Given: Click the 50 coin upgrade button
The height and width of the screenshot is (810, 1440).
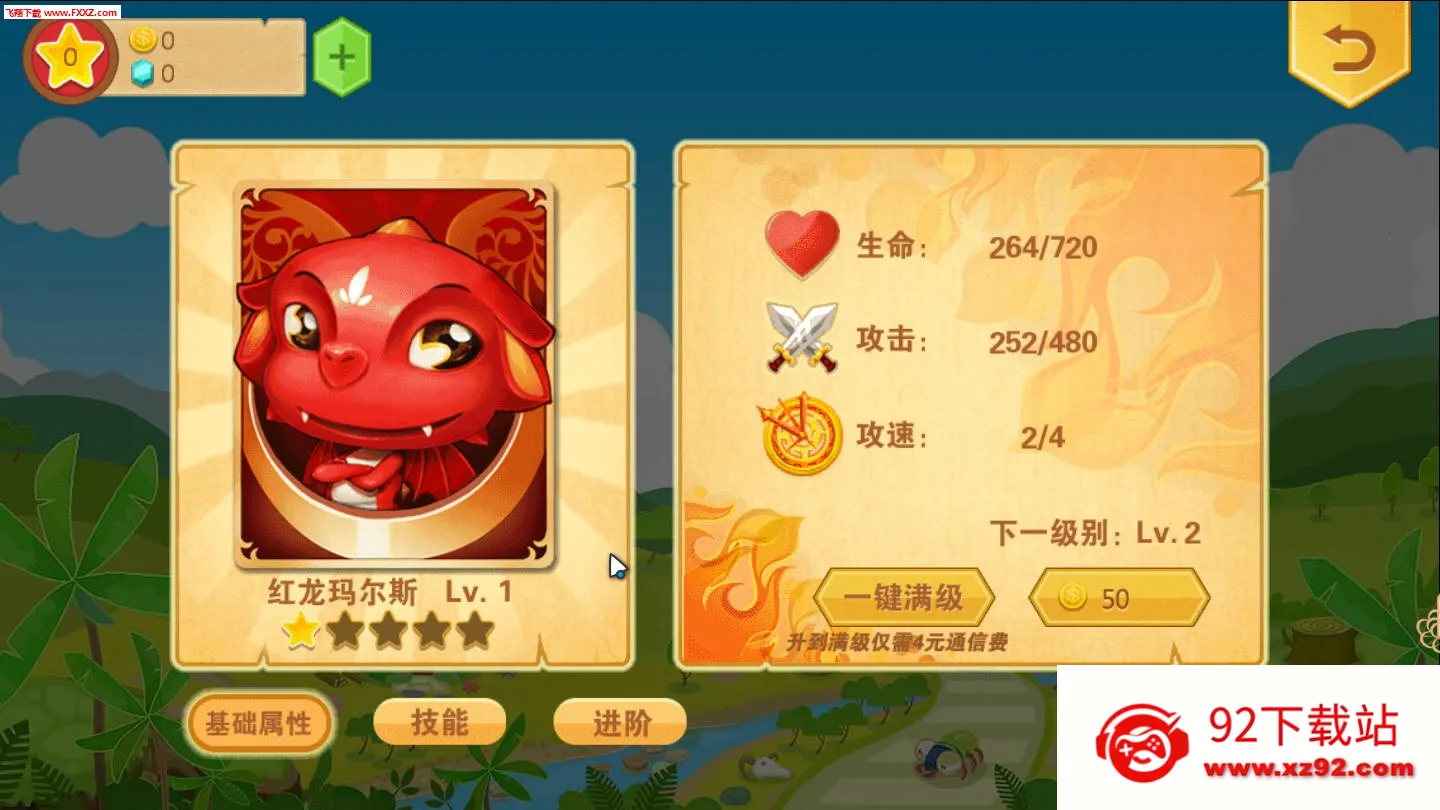Looking at the screenshot, I should click(x=1118, y=597).
